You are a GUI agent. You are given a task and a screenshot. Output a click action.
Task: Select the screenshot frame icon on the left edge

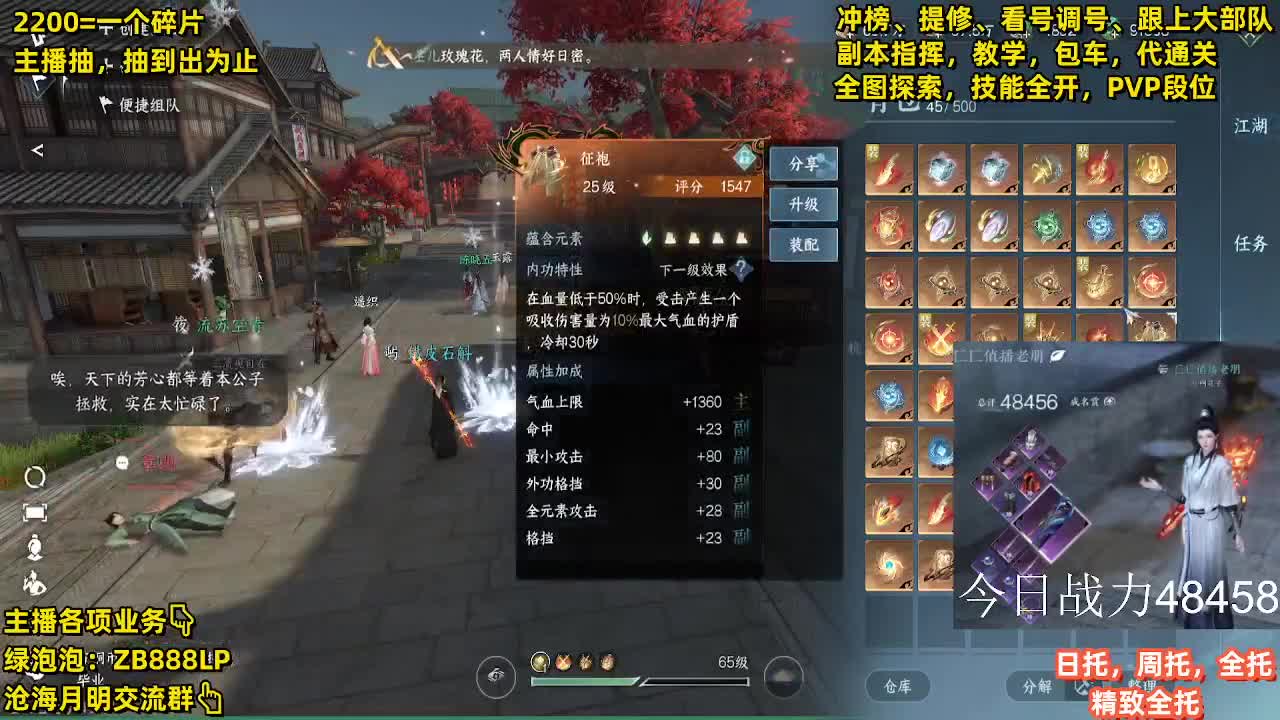click(37, 510)
